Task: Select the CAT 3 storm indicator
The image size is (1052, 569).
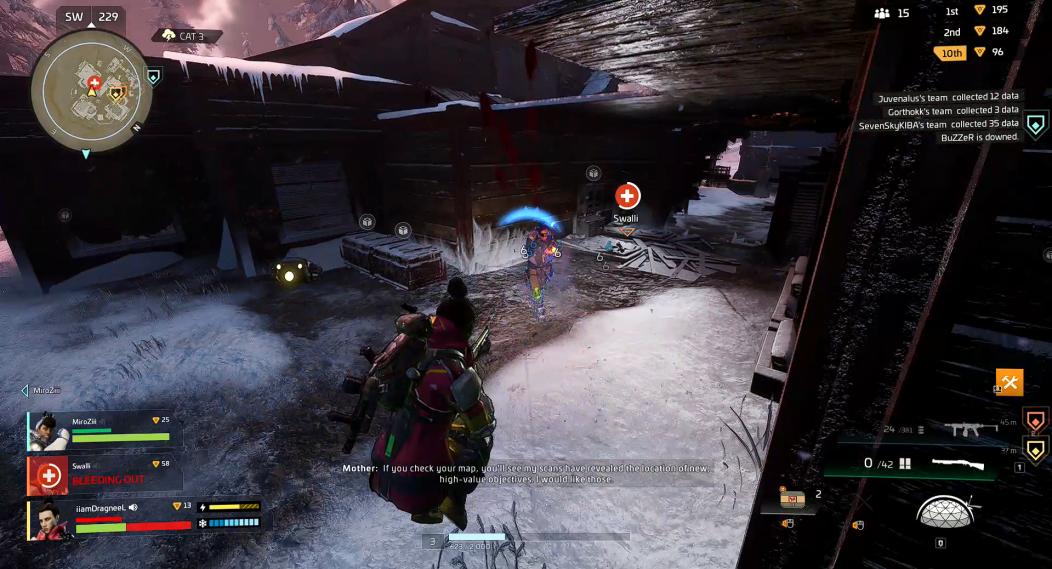Action: click(x=186, y=36)
